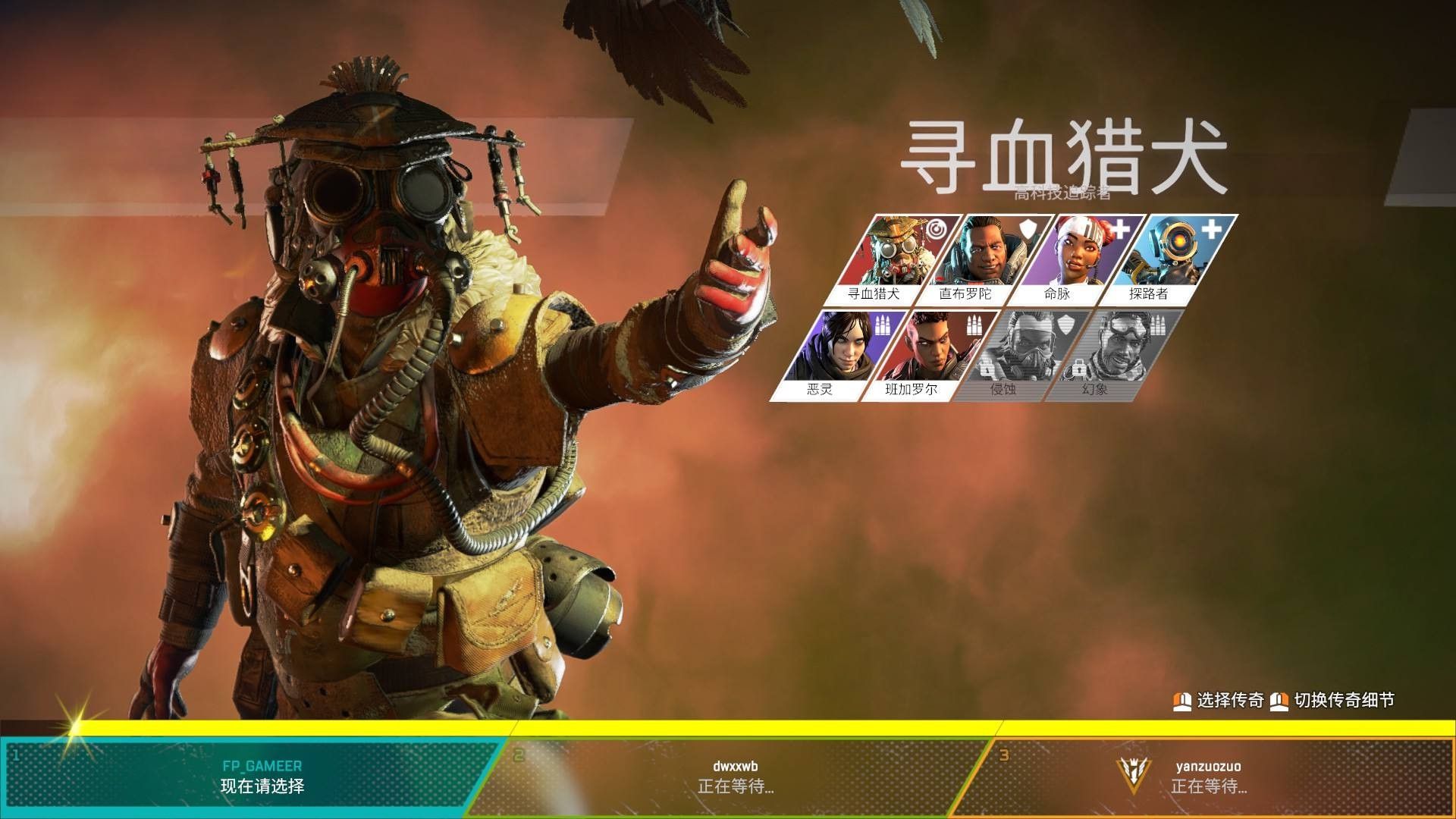Open the yanzuozuo squad member panel
The width and height of the screenshot is (1456, 819).
tap(1209, 777)
